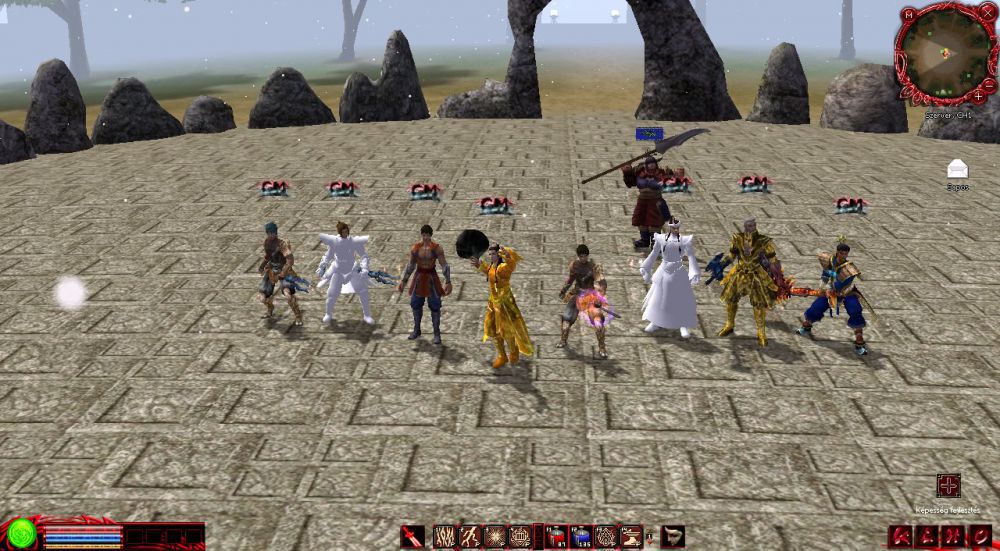This screenshot has height=551, width=1000.
Task: Open the whisper envelope message
Action: pyautogui.click(x=958, y=168)
